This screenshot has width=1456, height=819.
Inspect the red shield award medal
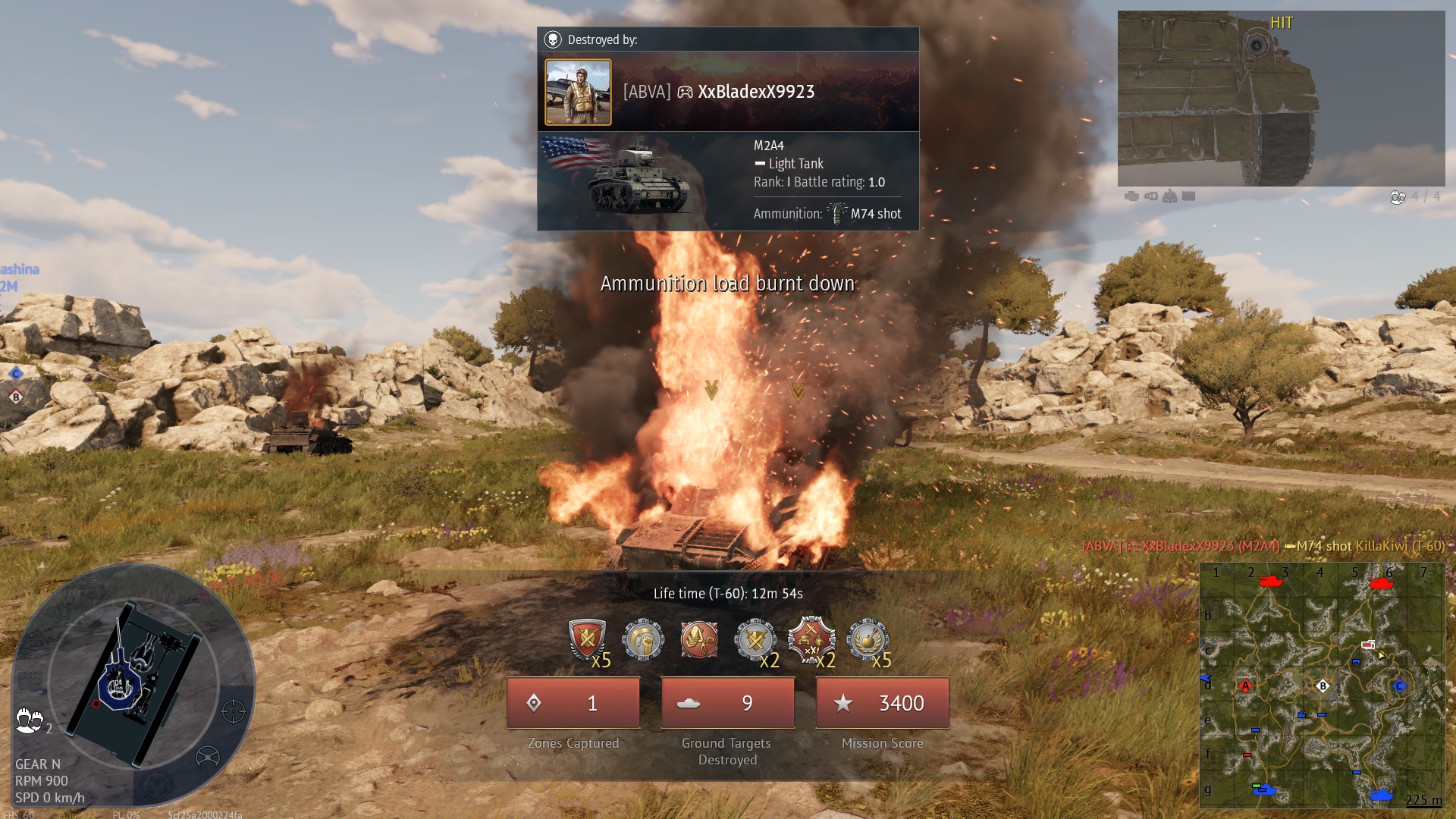coord(586,639)
